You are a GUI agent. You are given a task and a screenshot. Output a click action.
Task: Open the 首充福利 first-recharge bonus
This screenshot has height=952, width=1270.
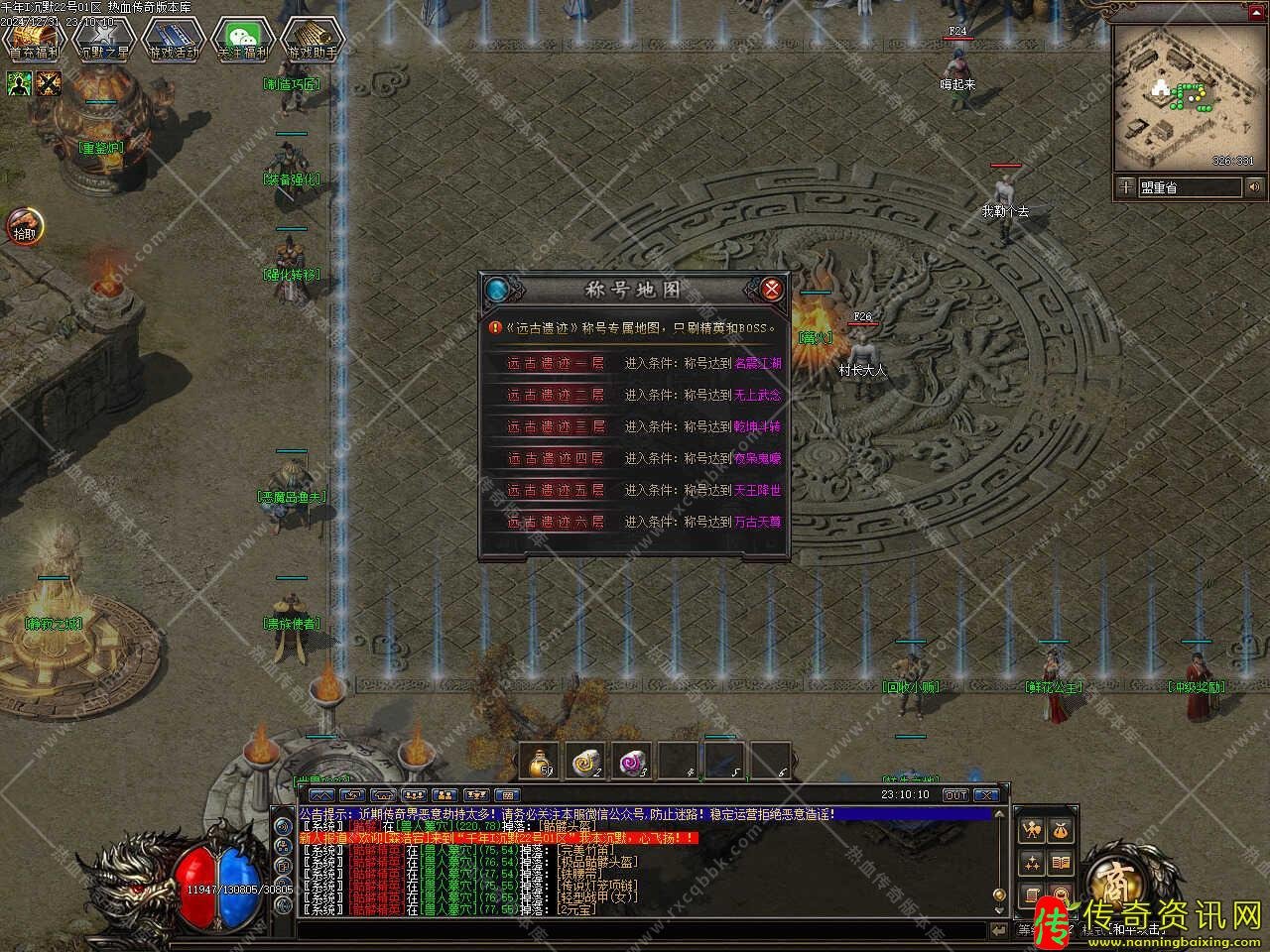[34, 39]
